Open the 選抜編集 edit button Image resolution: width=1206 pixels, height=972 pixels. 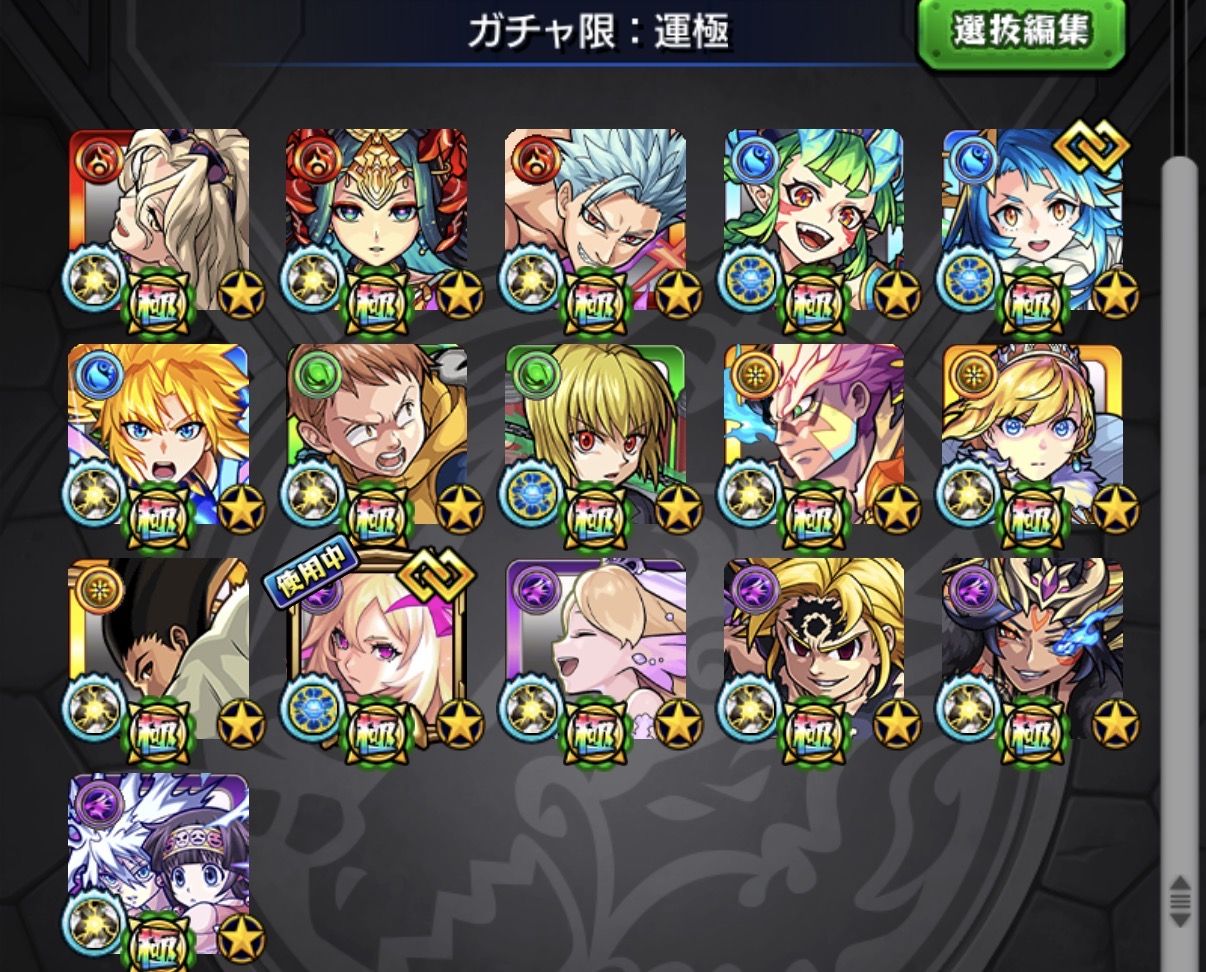1021,31
